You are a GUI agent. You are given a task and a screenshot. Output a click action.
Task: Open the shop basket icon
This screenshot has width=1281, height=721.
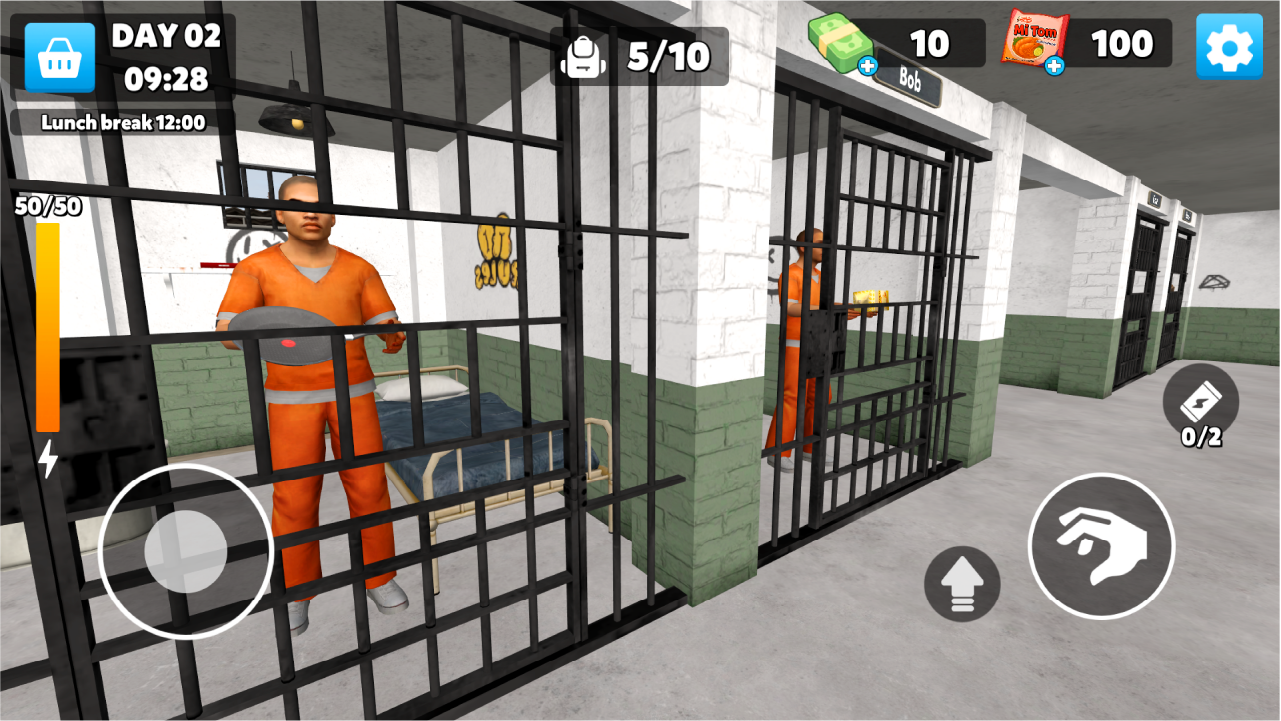(60, 55)
